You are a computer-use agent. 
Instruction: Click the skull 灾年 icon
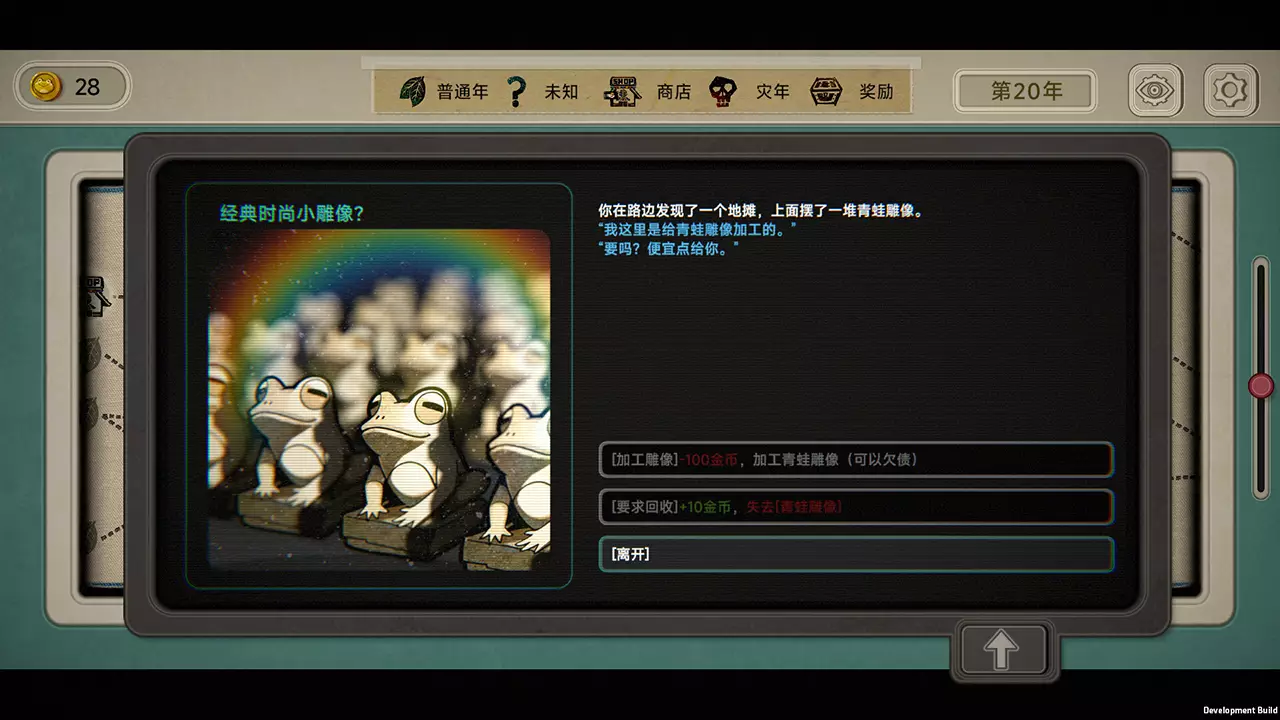coord(723,91)
